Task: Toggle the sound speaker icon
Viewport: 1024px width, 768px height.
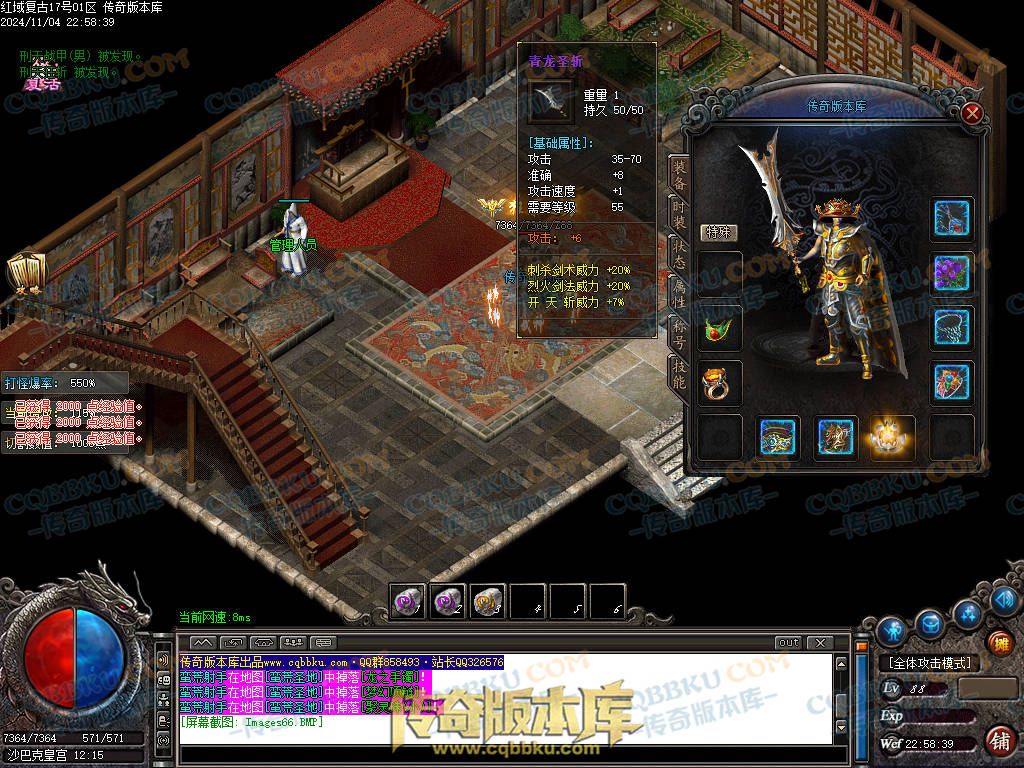Action: click(x=164, y=660)
